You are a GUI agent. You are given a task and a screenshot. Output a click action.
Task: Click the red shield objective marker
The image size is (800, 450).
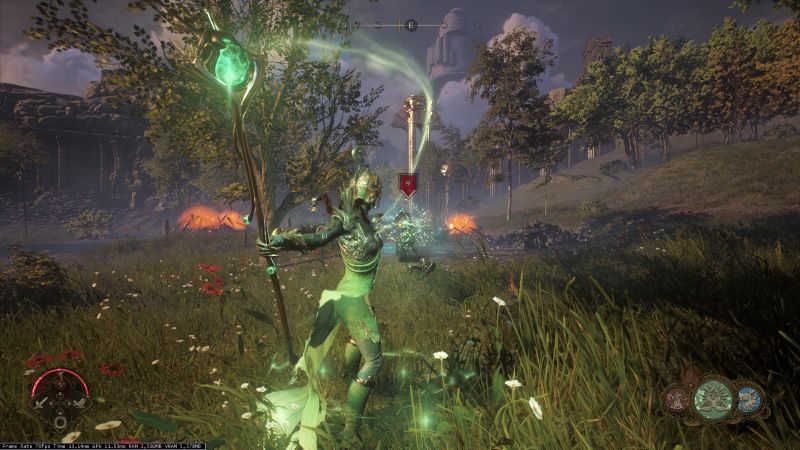pyautogui.click(x=407, y=183)
